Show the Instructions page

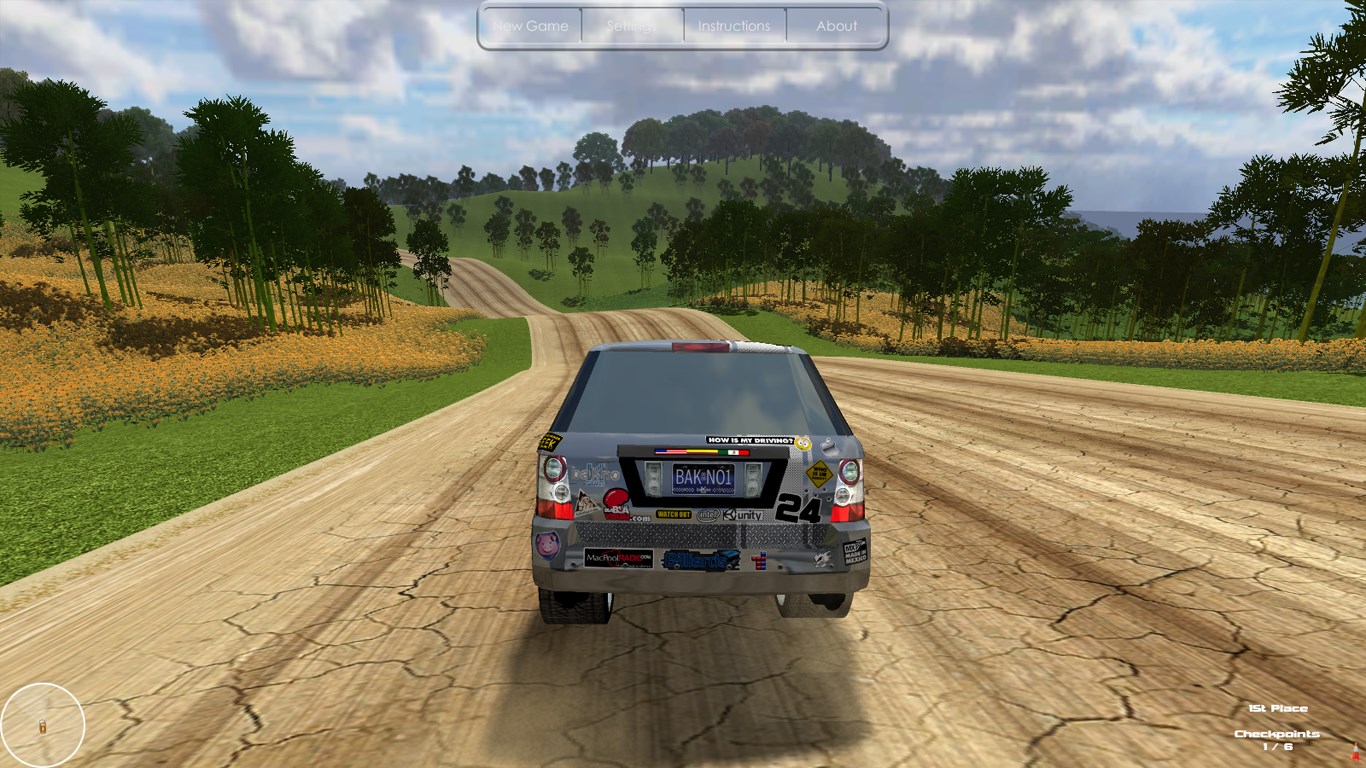(x=734, y=26)
